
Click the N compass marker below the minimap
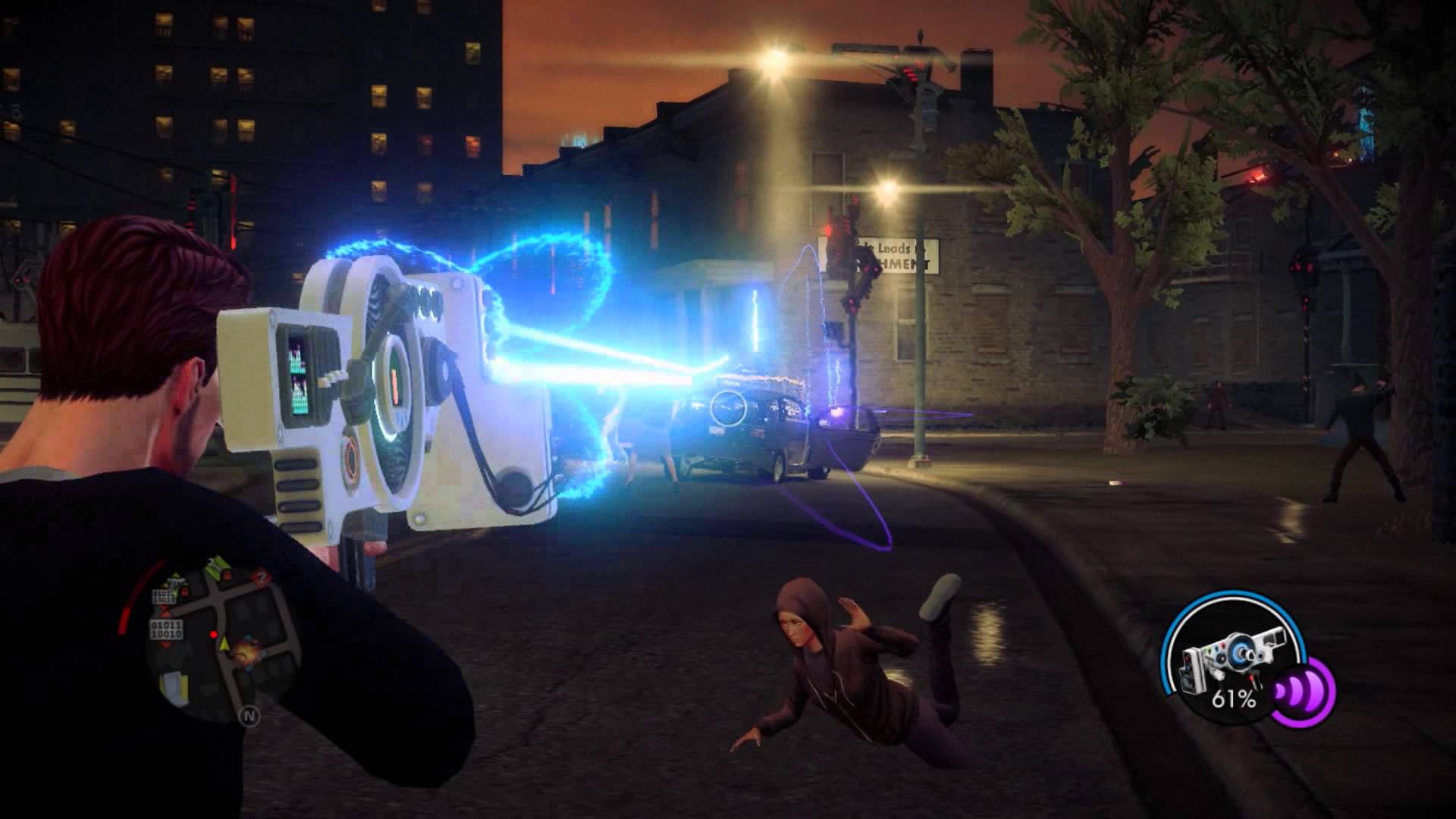tap(250, 715)
